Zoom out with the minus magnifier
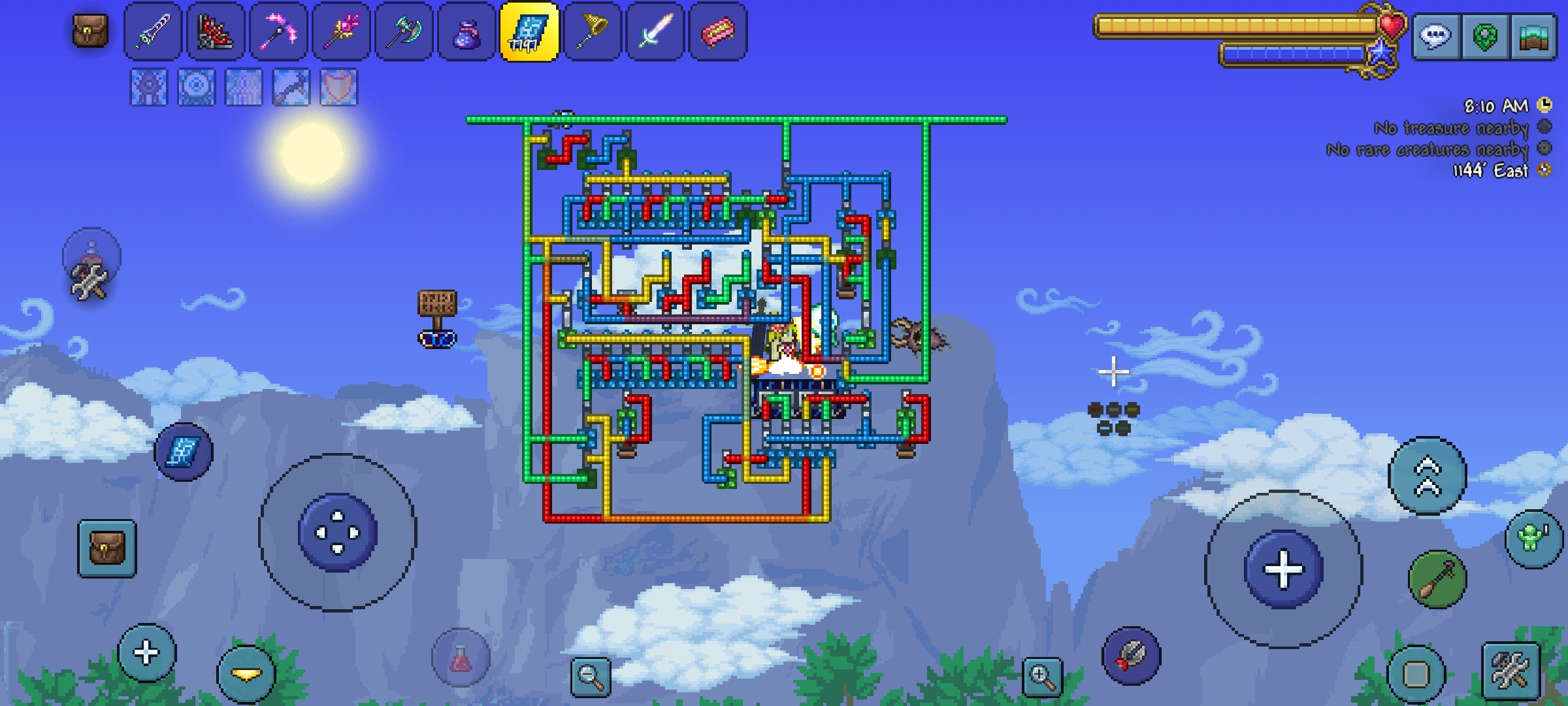Image resolution: width=1568 pixels, height=706 pixels. point(591,676)
